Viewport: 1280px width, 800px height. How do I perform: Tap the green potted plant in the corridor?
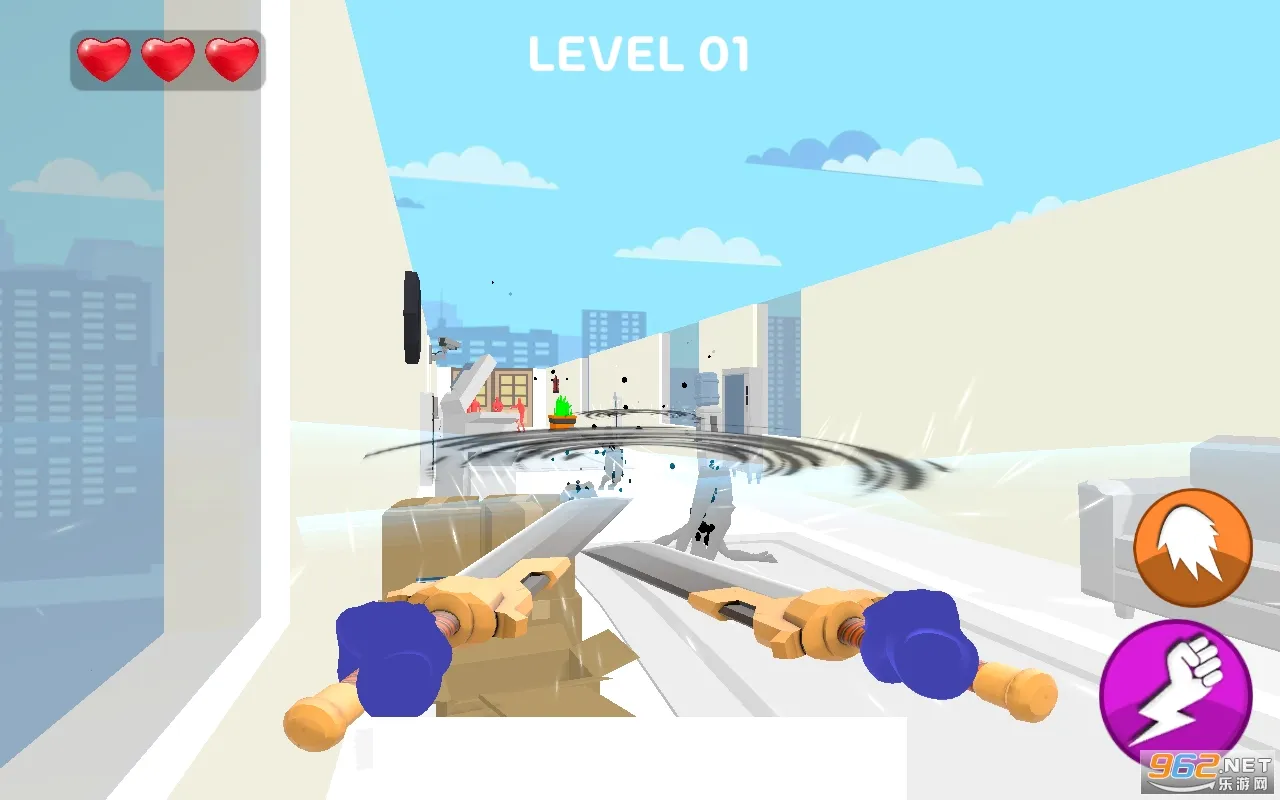click(562, 412)
